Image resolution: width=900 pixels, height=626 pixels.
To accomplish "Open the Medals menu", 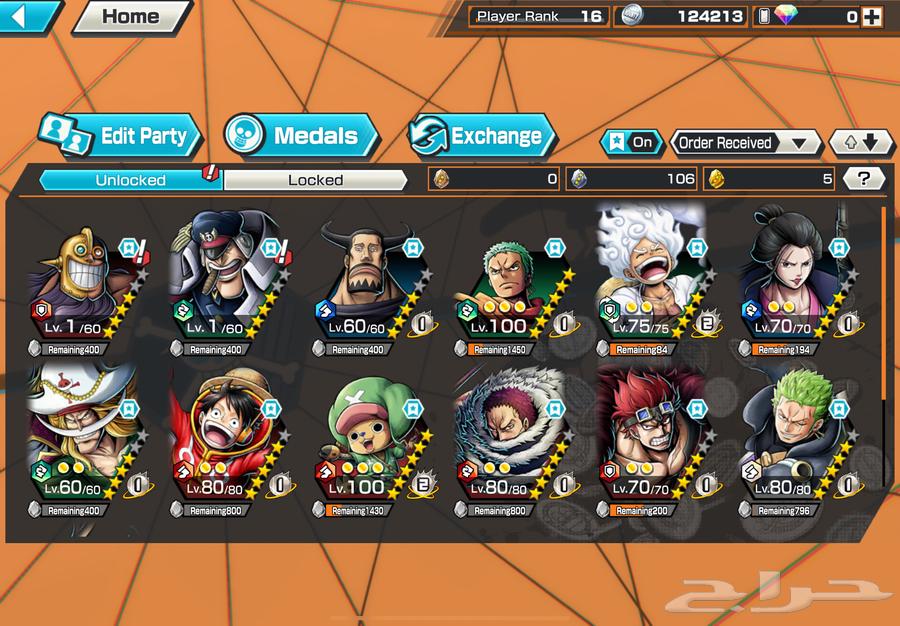I will point(301,136).
